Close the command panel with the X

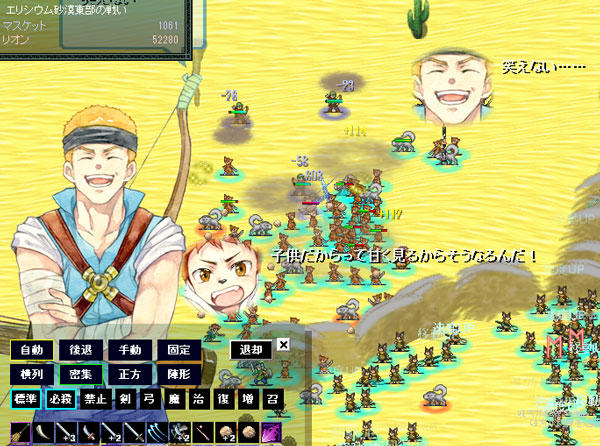pyautogui.click(x=283, y=344)
